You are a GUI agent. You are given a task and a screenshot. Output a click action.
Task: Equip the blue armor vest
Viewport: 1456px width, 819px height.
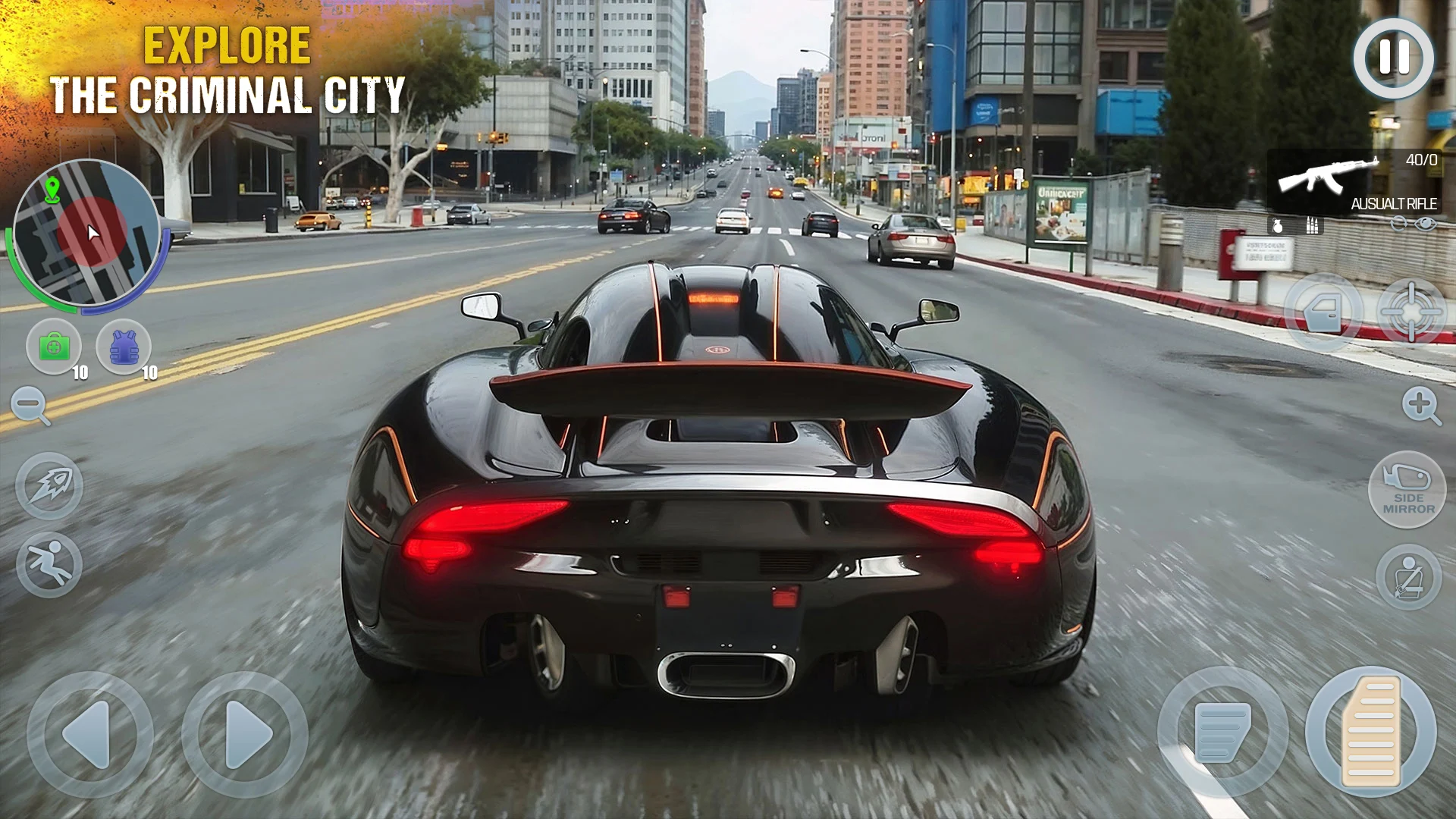pyautogui.click(x=126, y=346)
